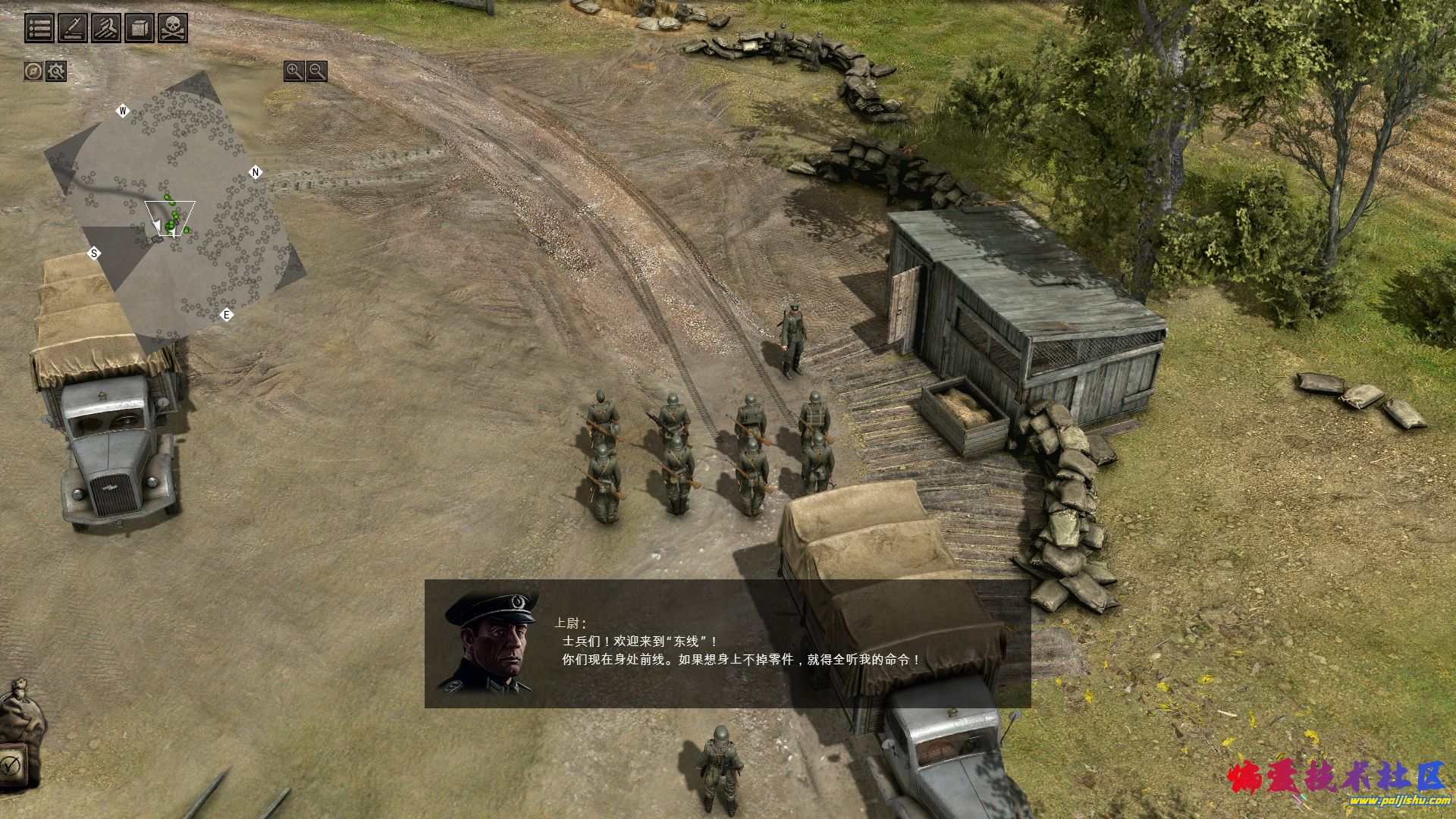
Task: Click the pencil-on-paper notes icon
Action: coord(72,28)
